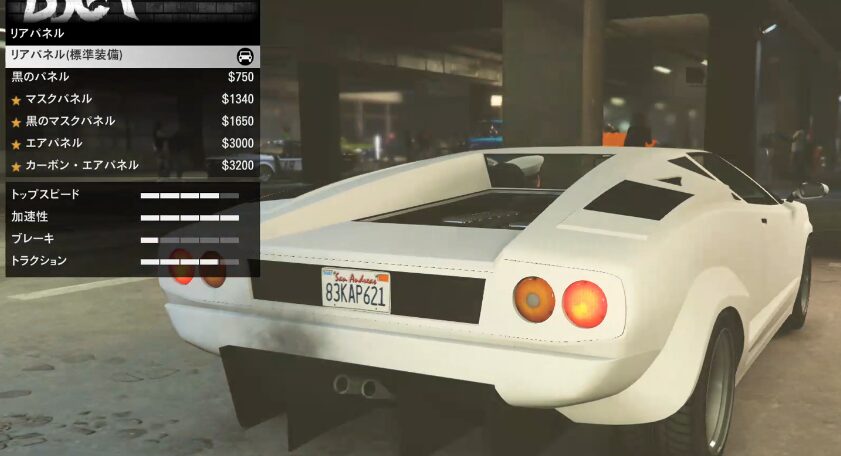Buy カーボン・エアパネル for $3200
The width and height of the screenshot is (841, 456).
pos(130,165)
